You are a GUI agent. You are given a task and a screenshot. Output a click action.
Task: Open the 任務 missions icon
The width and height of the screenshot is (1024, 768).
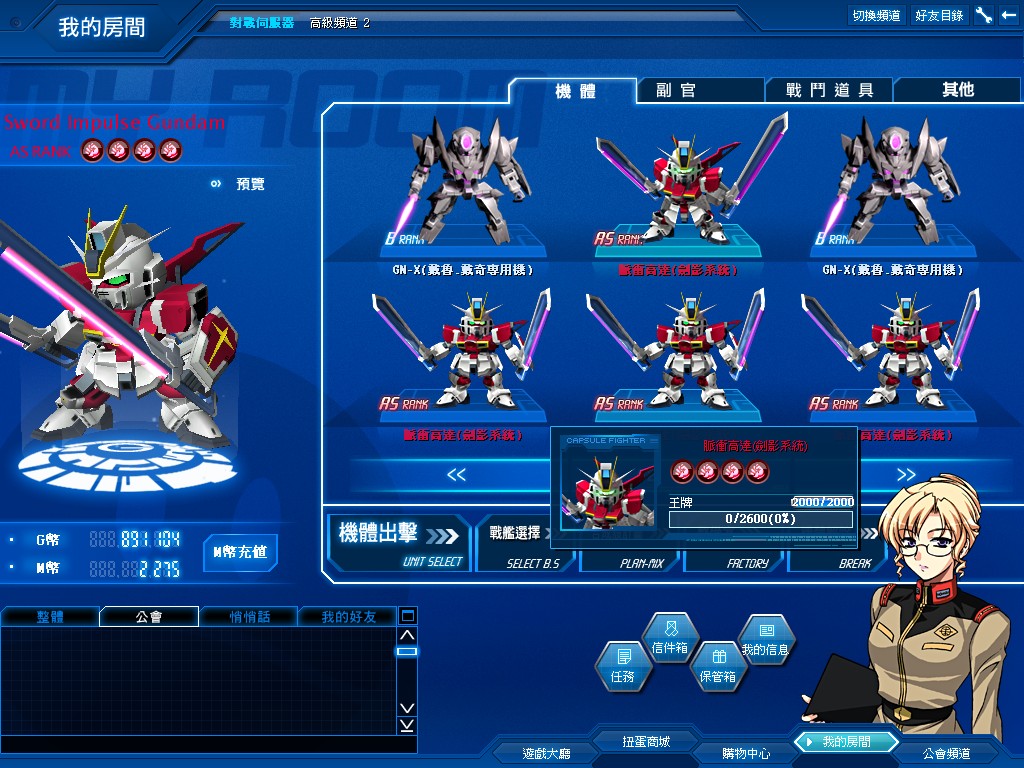(x=622, y=665)
